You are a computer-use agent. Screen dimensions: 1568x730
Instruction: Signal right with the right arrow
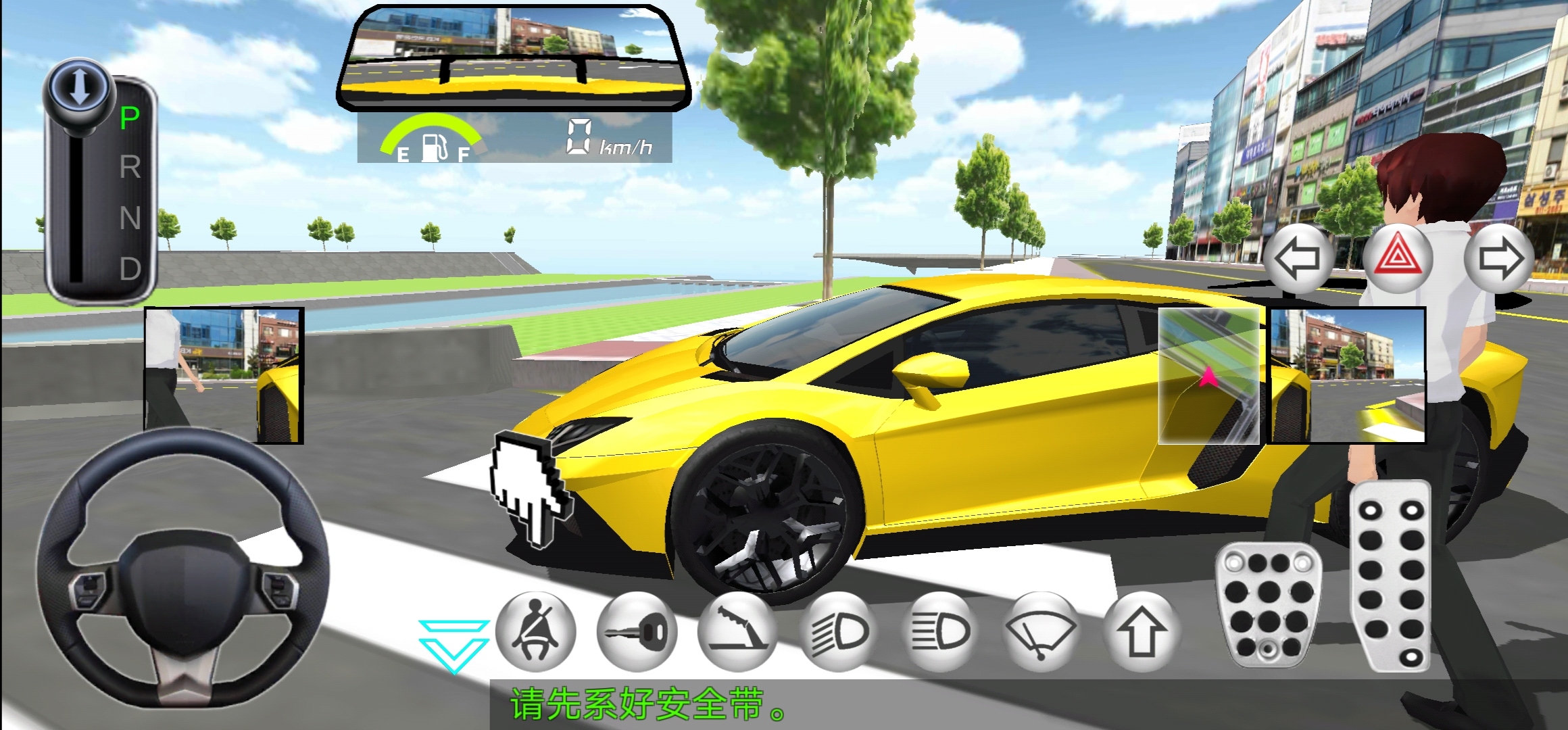point(1499,259)
